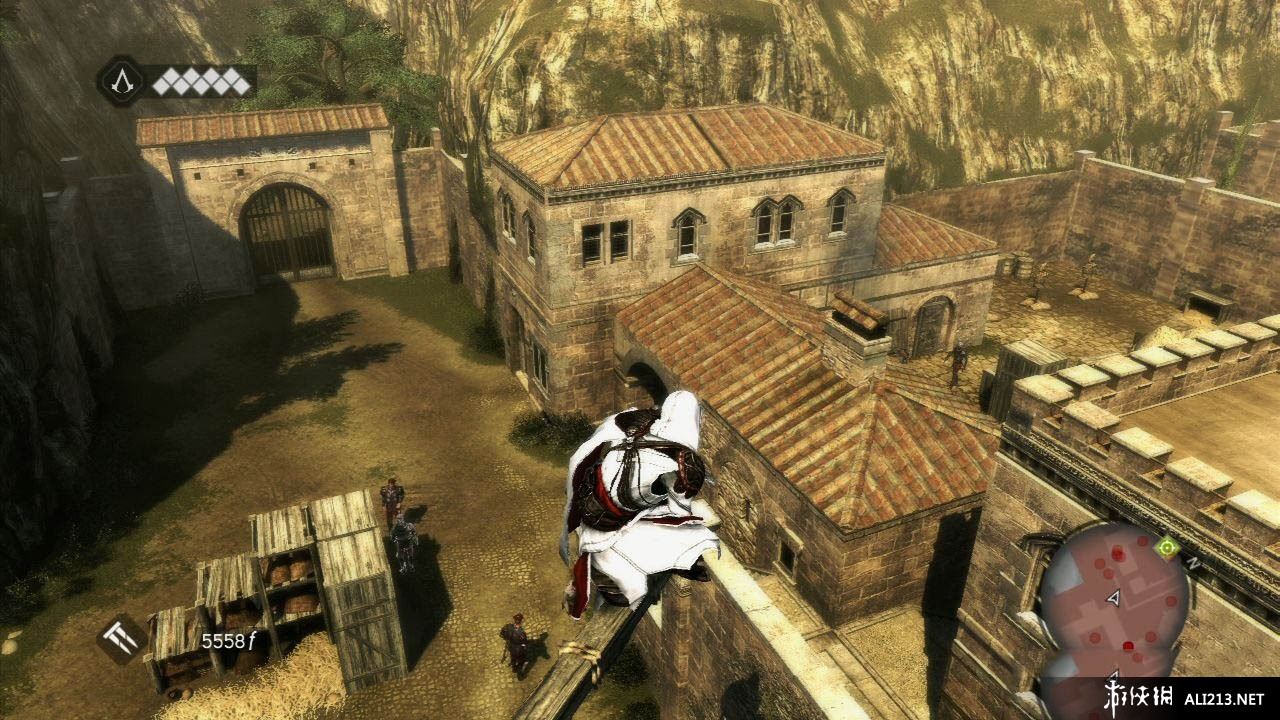Click the green objective marker on minimap
The image size is (1280, 720).
(1165, 546)
